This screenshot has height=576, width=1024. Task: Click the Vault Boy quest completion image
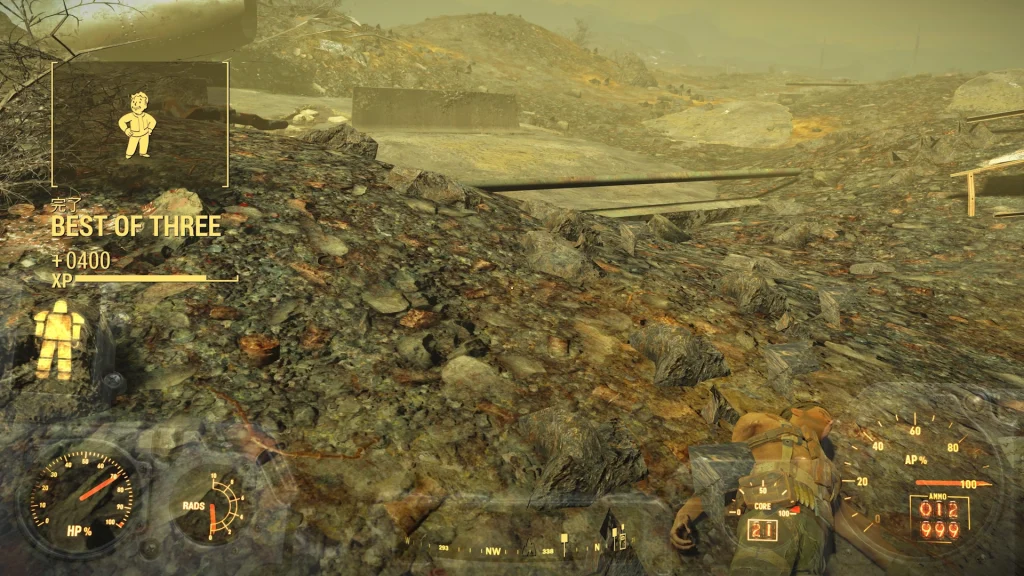(x=138, y=124)
